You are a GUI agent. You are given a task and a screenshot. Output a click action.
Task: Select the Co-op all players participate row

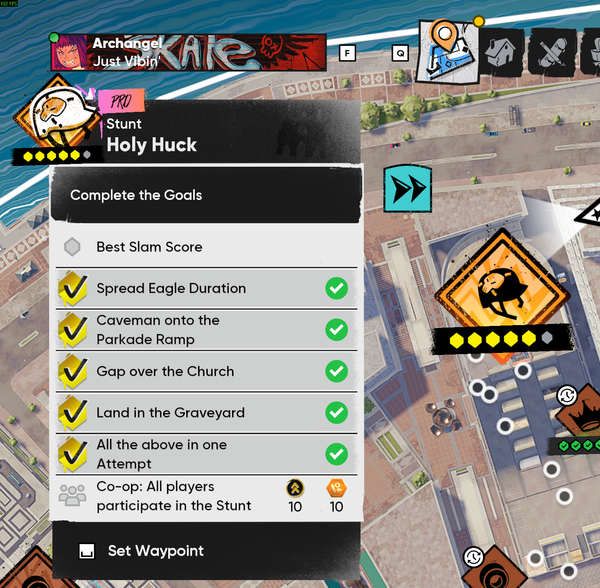(205, 495)
